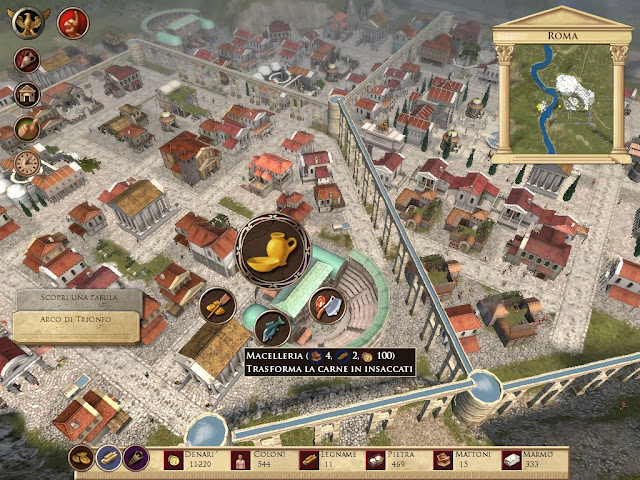The height and width of the screenshot is (480, 640).
Task: Choose the large yellow jug and bowl icon
Action: coord(273,250)
